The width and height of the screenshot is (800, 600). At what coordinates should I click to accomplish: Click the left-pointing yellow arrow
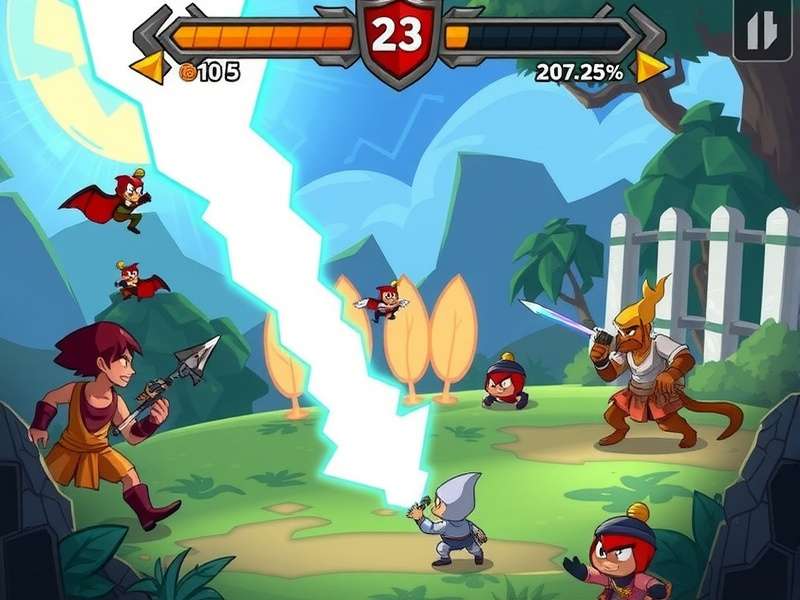click(x=150, y=69)
